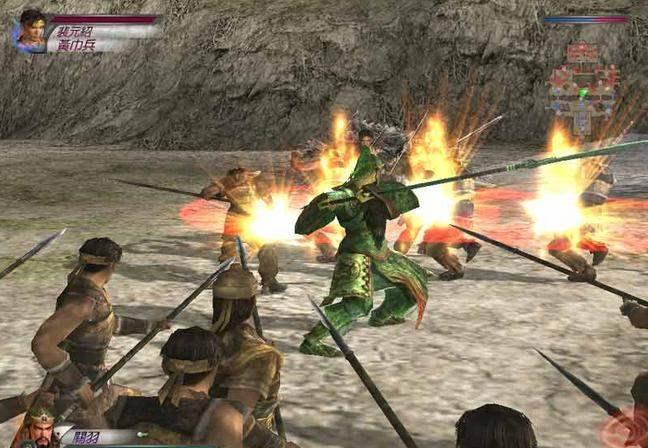
Task: Select the enemy officer portrait
Action: (30, 31)
